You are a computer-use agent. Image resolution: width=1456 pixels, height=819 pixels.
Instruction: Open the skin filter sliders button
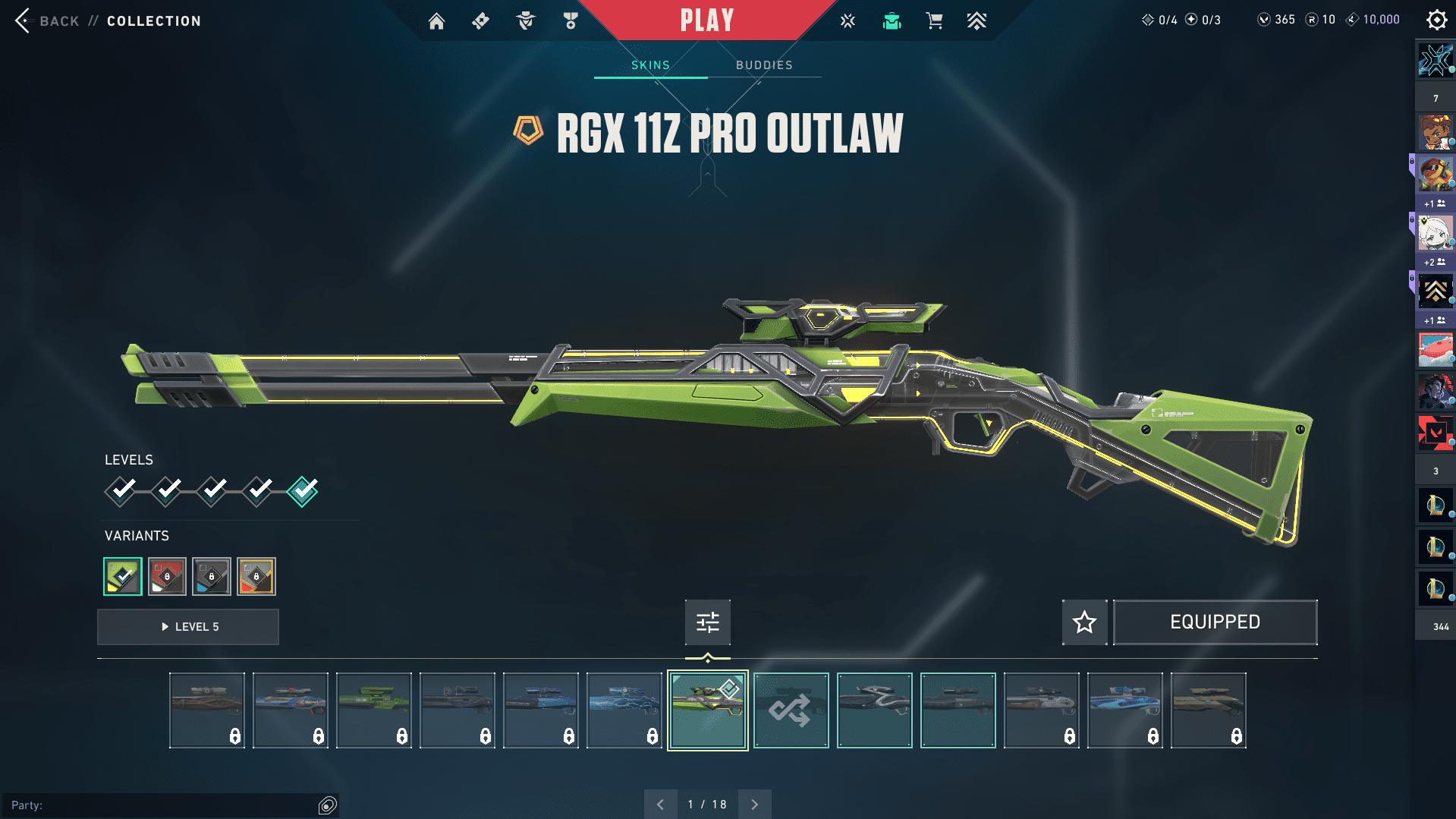707,622
